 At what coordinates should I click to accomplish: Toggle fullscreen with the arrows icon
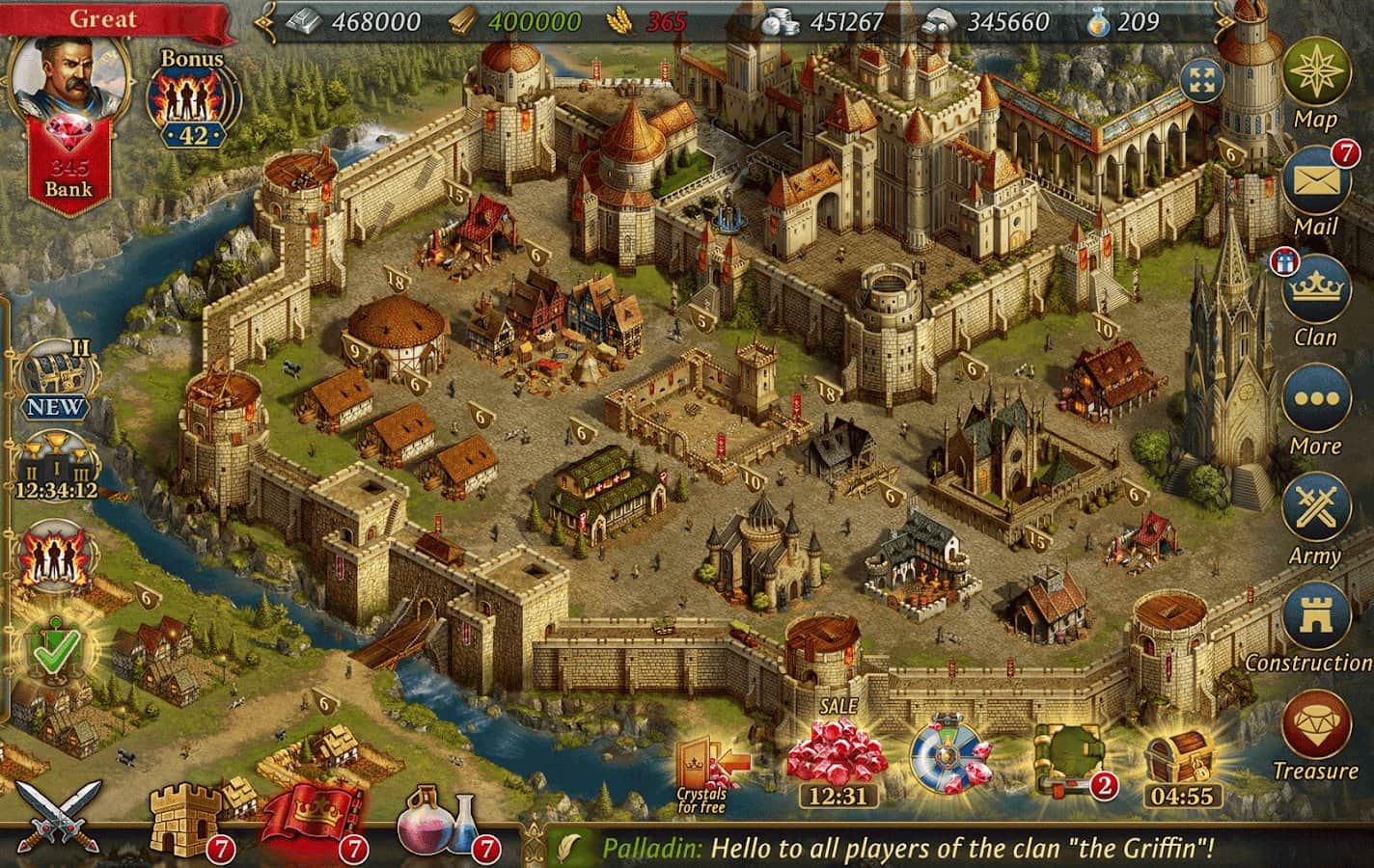[x=1200, y=81]
